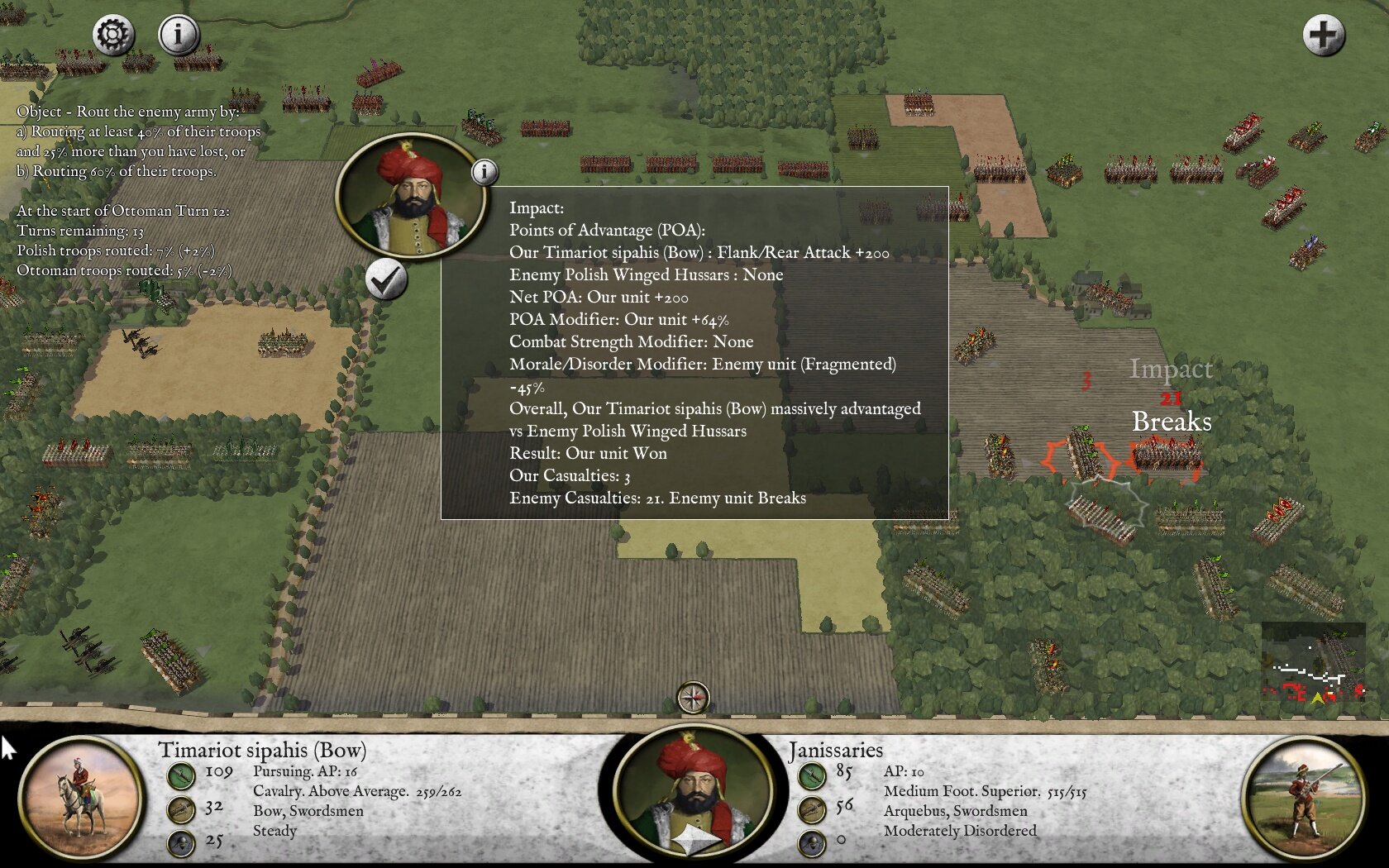Click the compass icon above bottom panel
Viewport: 1389px width, 868px height.
pos(693,698)
